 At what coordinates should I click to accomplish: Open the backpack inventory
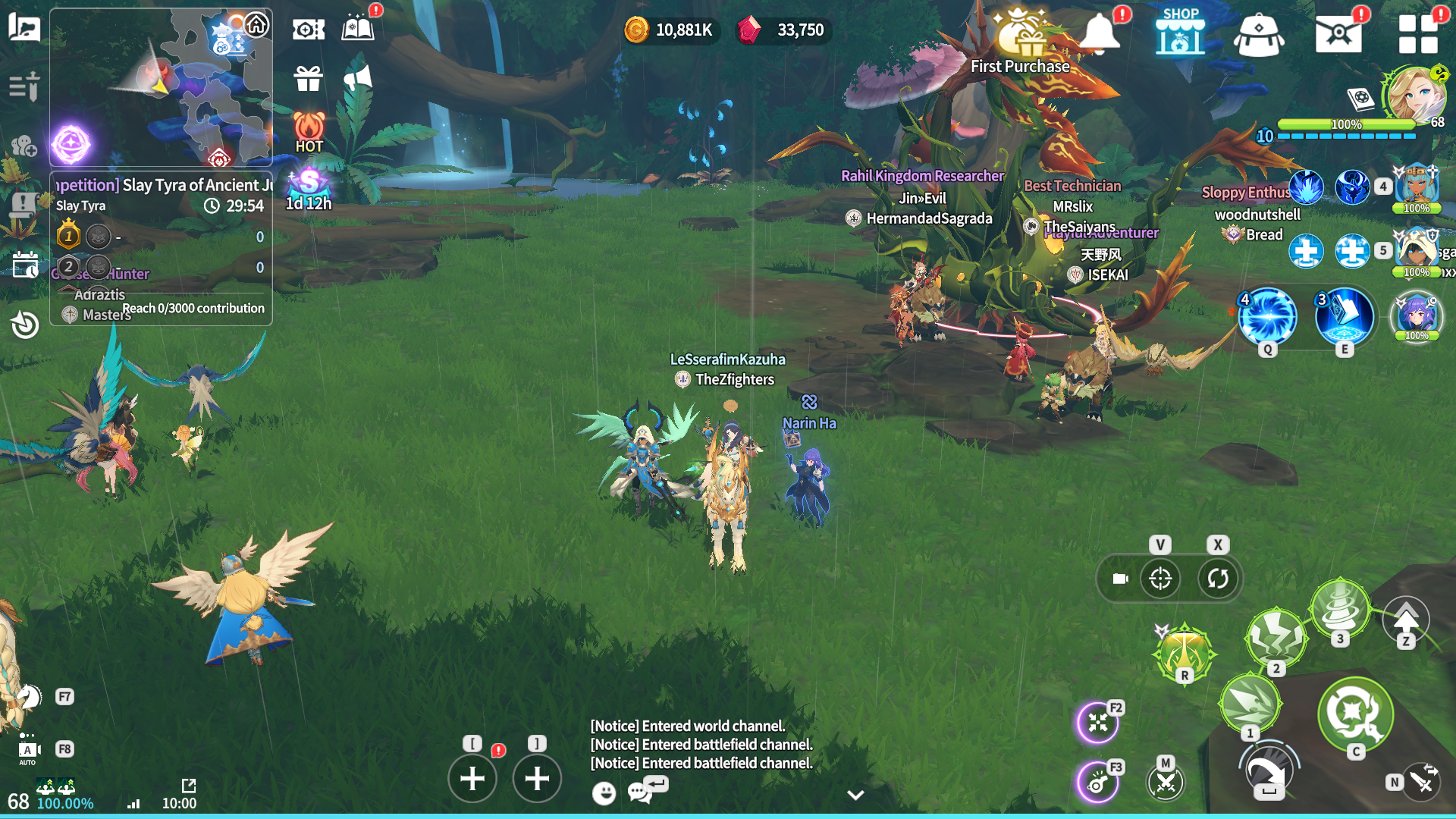point(1258,35)
